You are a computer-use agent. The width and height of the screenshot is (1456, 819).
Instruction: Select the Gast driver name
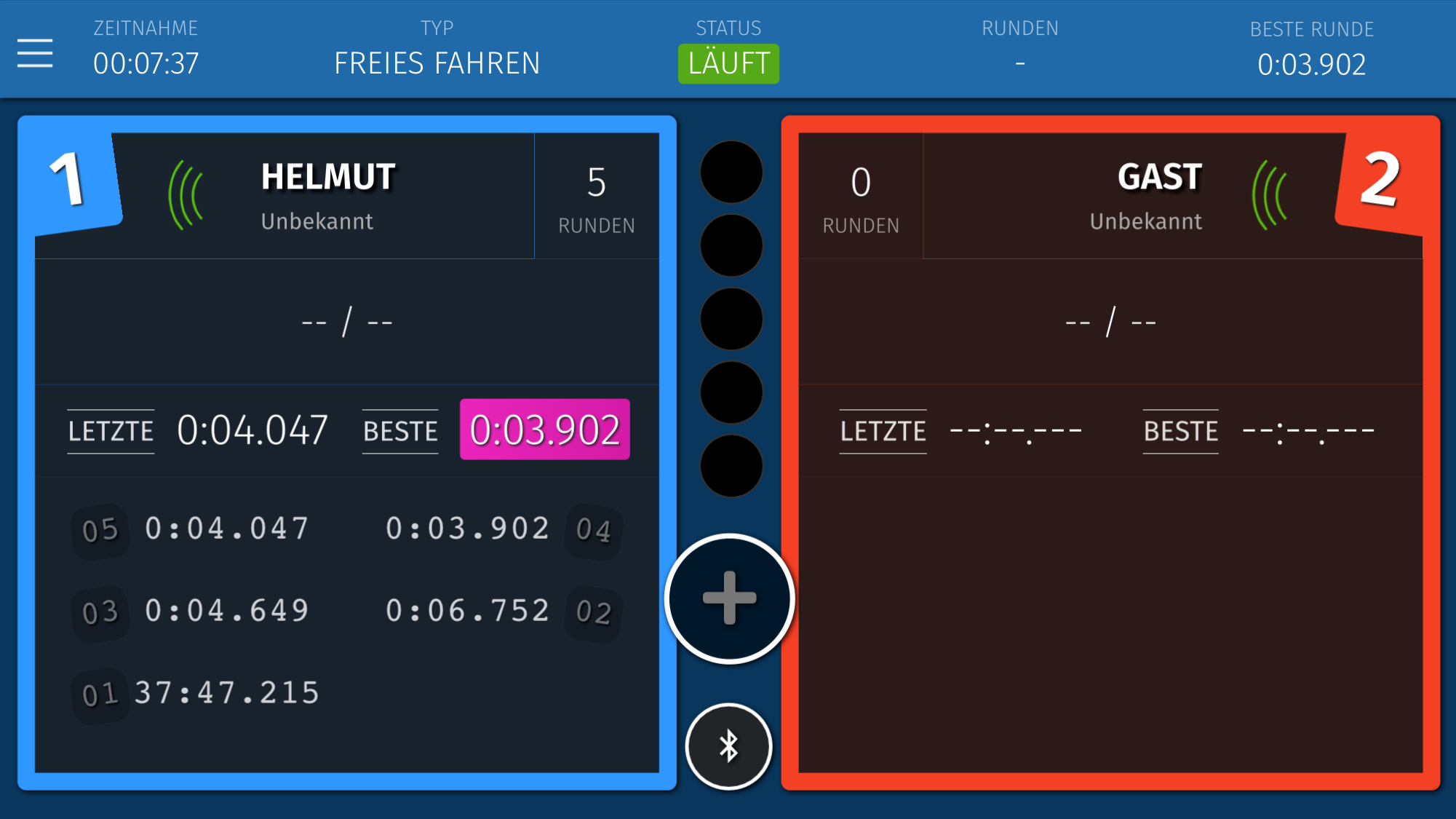pos(1159,177)
